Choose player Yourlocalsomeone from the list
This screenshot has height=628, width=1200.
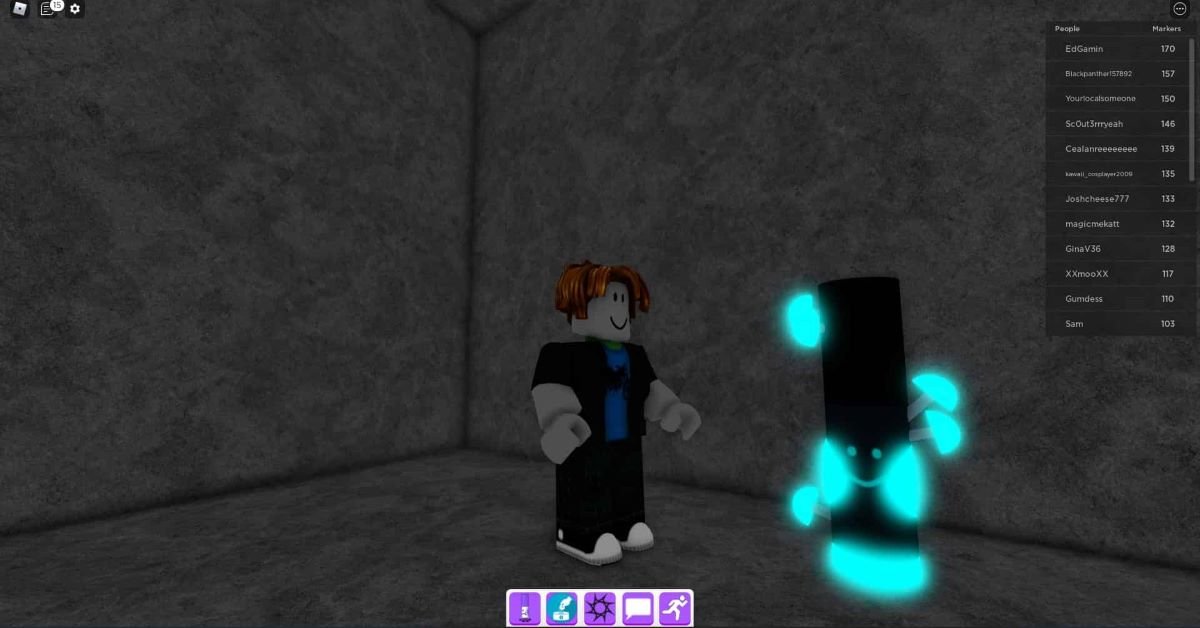click(1100, 99)
